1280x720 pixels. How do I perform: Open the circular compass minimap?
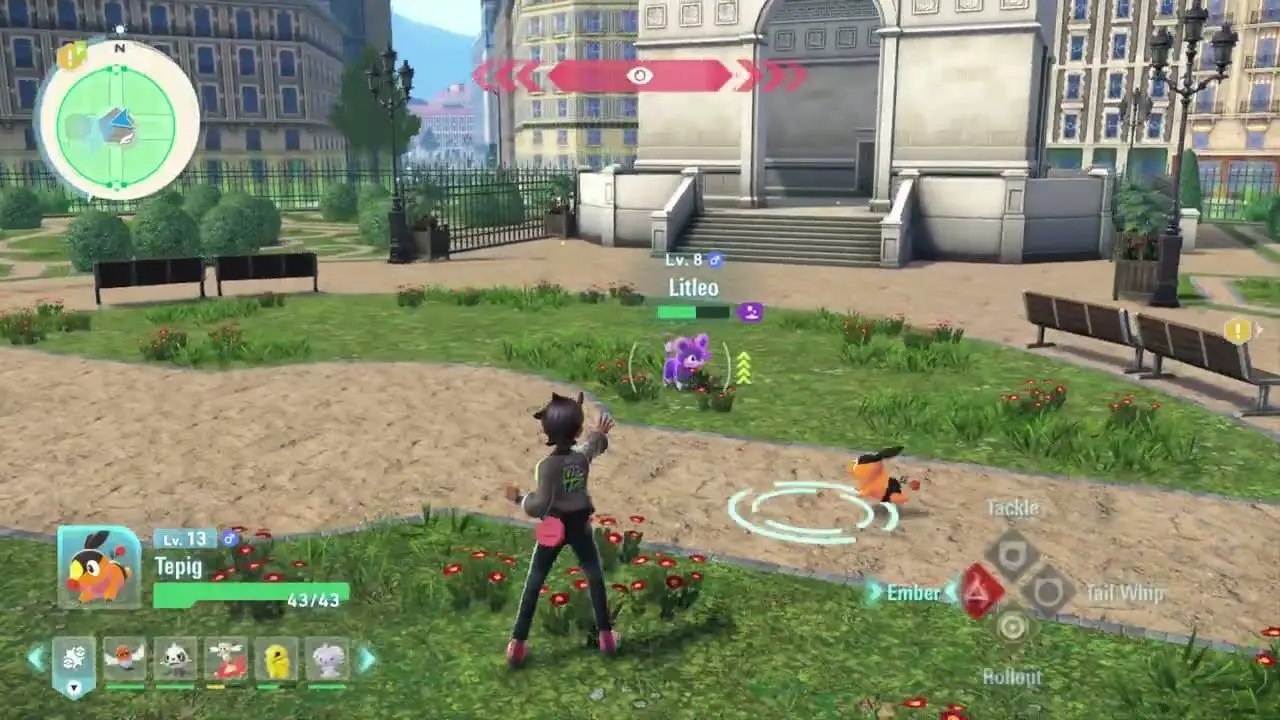coord(116,122)
